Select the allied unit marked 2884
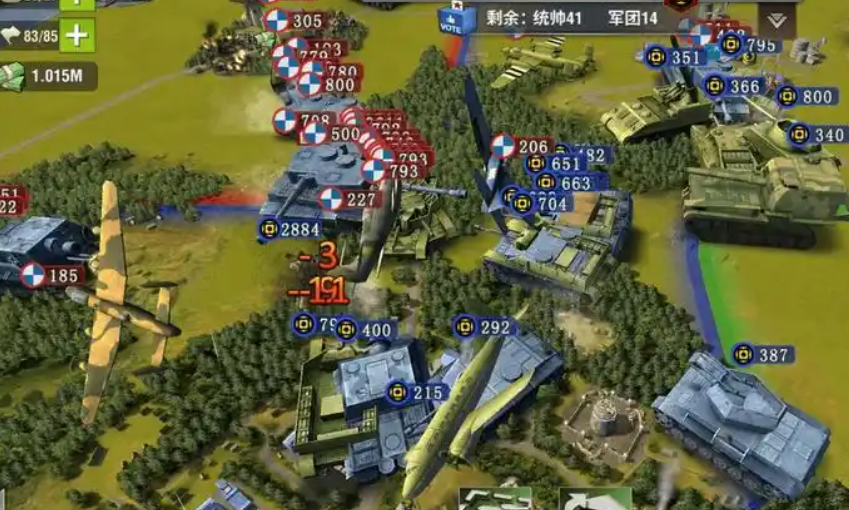This screenshot has width=849, height=510. (x=290, y=230)
